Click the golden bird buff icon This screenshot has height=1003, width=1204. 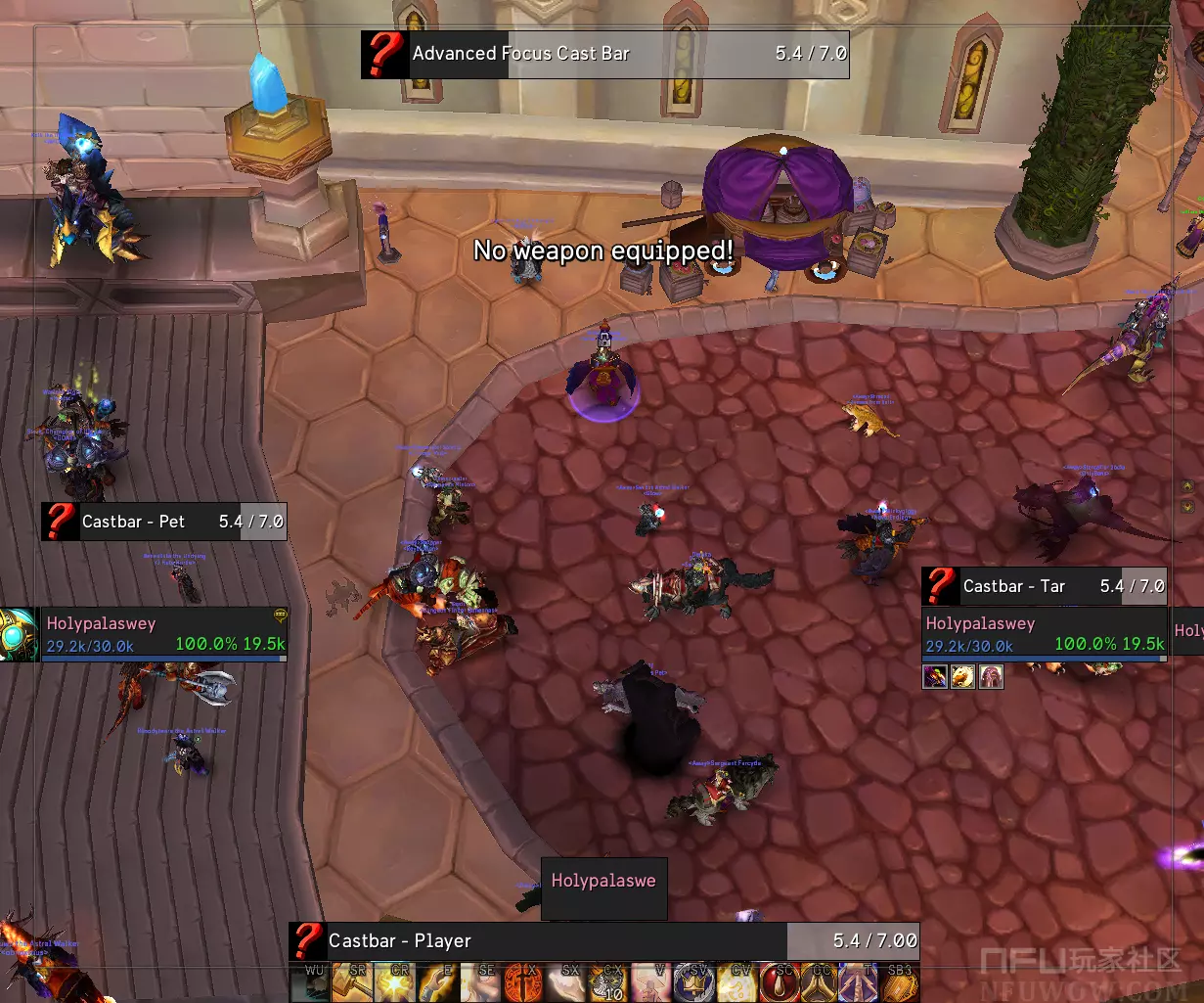pos(963,676)
